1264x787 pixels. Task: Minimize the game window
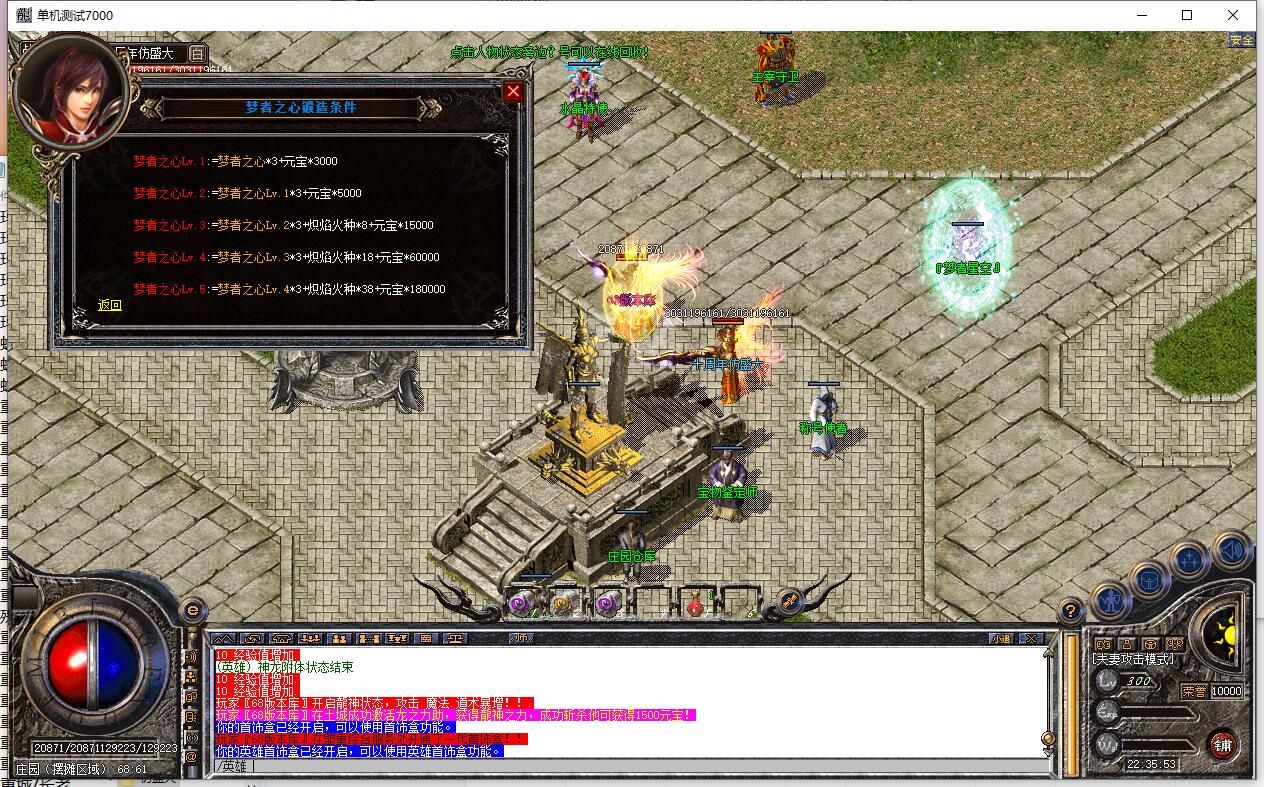[x=1140, y=15]
